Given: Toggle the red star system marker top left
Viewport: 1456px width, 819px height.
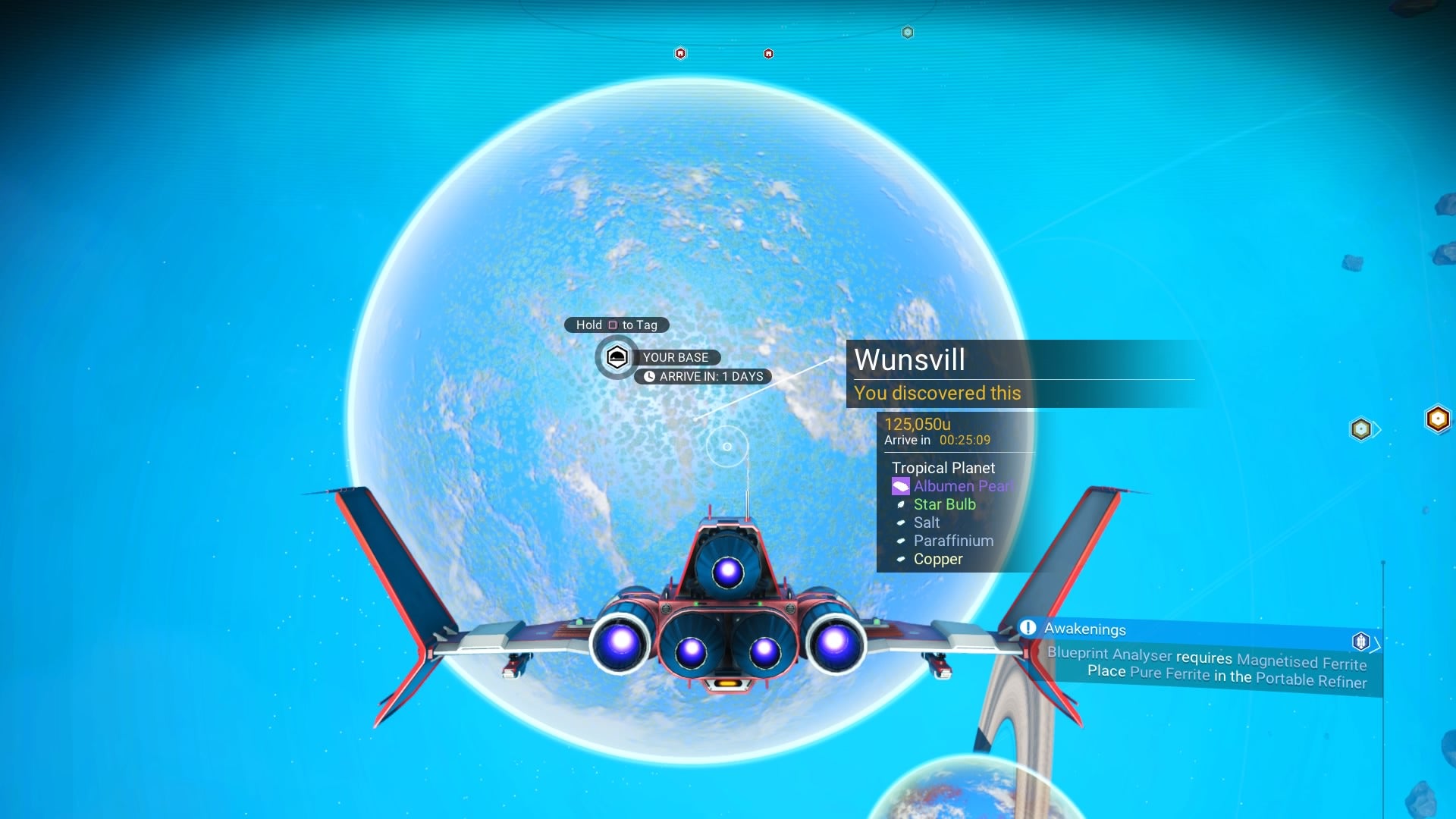Looking at the screenshot, I should coord(681,54).
